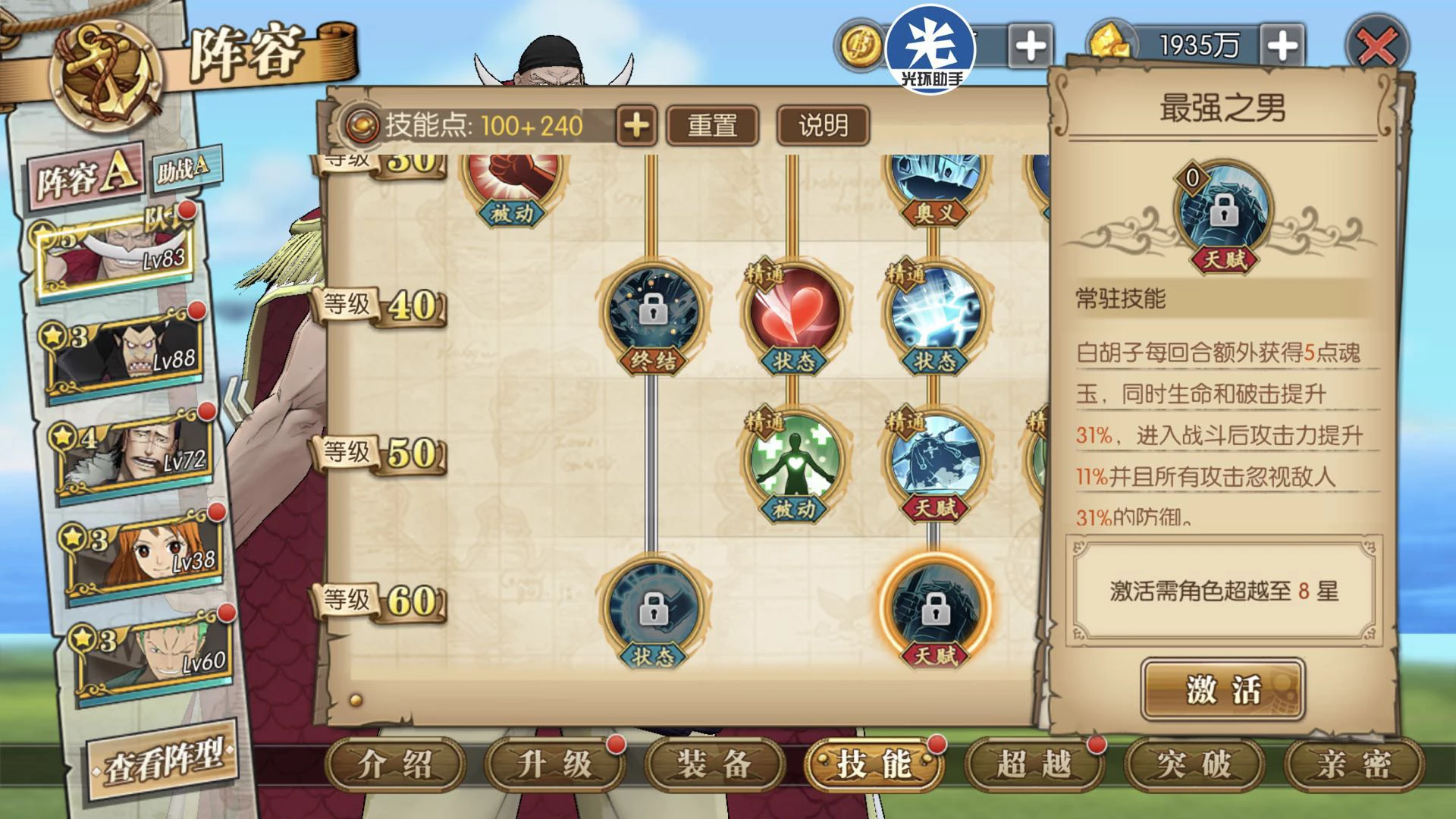
Task: Select the 技能 skills tab
Action: click(874, 764)
